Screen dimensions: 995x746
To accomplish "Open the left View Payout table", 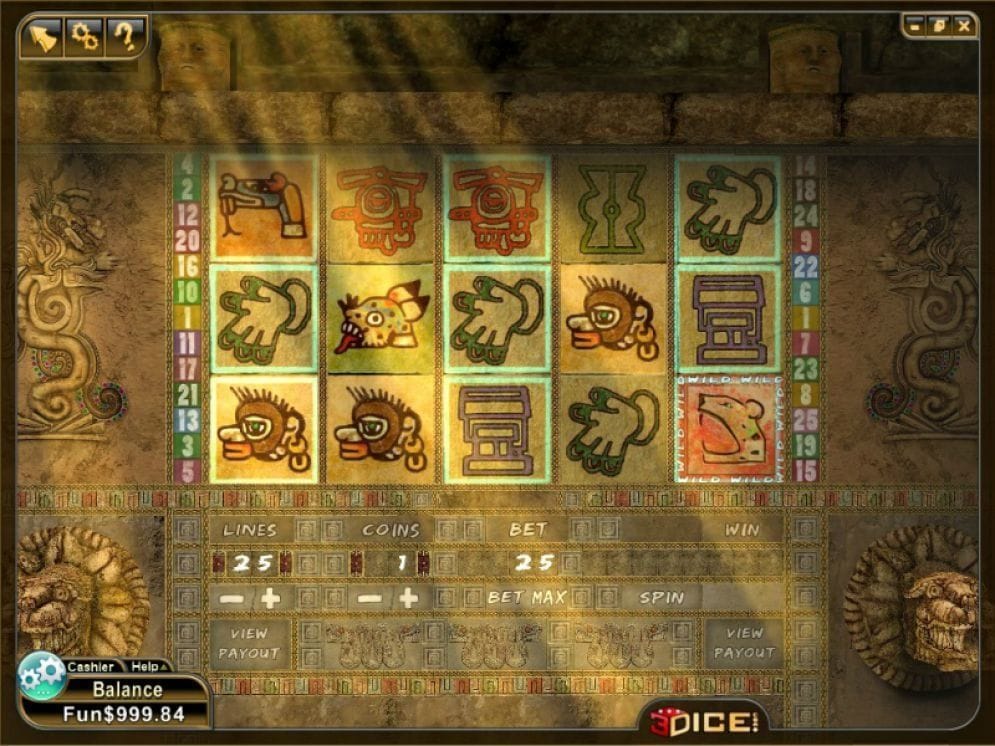I will pyautogui.click(x=248, y=643).
